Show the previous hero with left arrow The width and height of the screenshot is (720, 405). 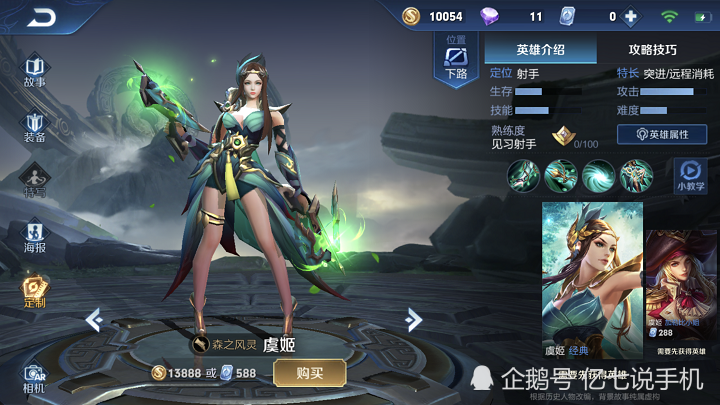pos(94,319)
